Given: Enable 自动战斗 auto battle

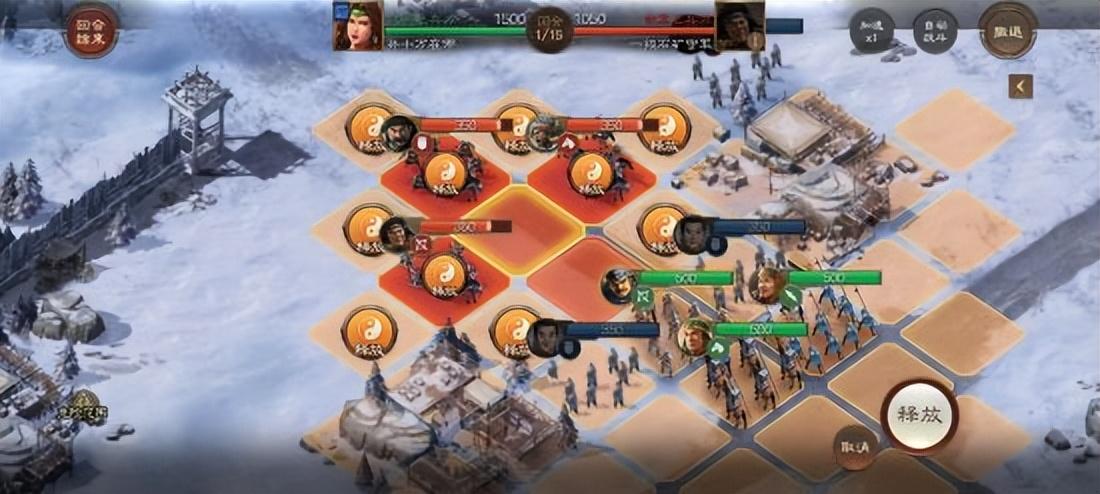Looking at the screenshot, I should click(x=935, y=31).
